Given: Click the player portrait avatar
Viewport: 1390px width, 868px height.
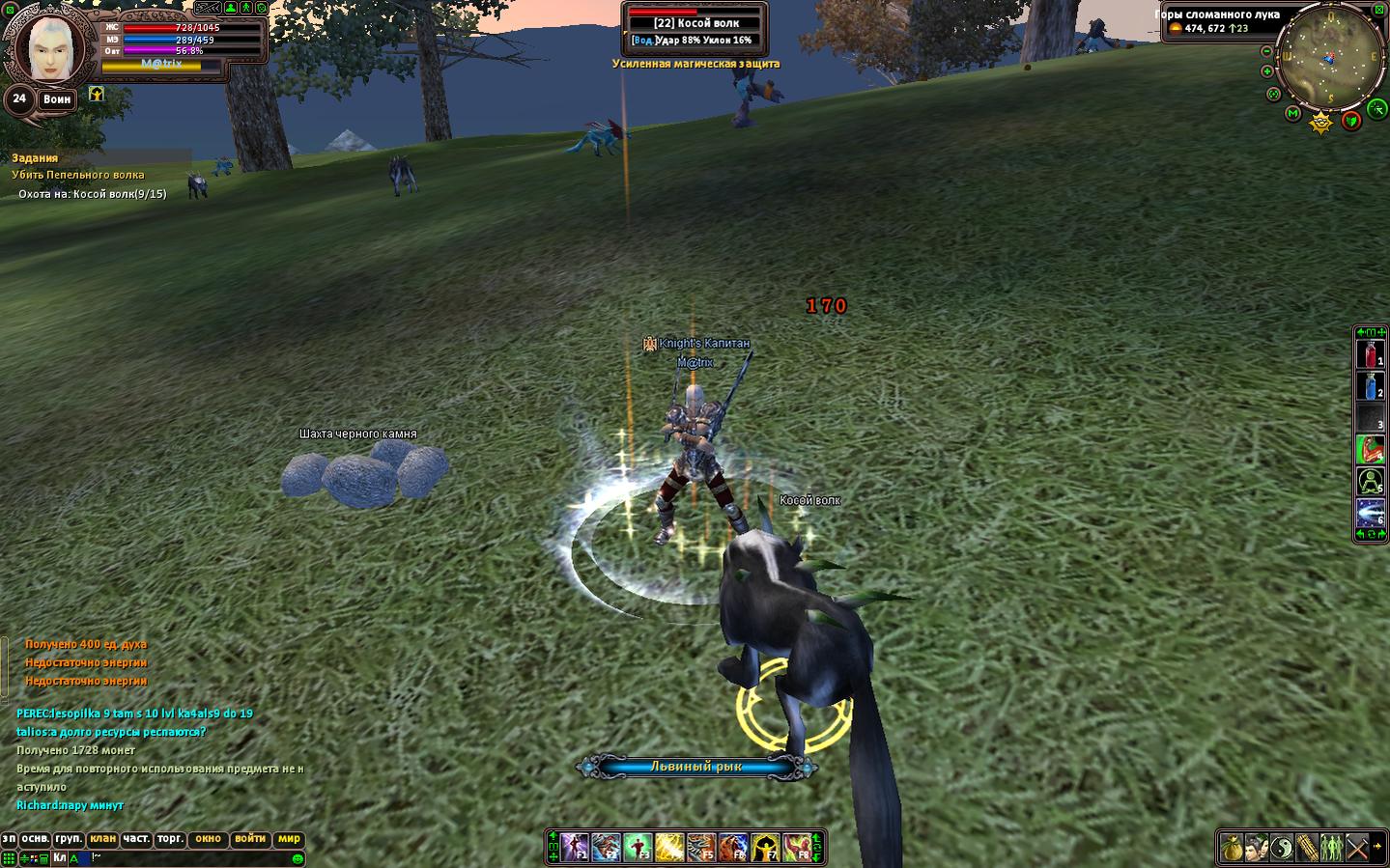Looking at the screenshot, I should (48, 47).
